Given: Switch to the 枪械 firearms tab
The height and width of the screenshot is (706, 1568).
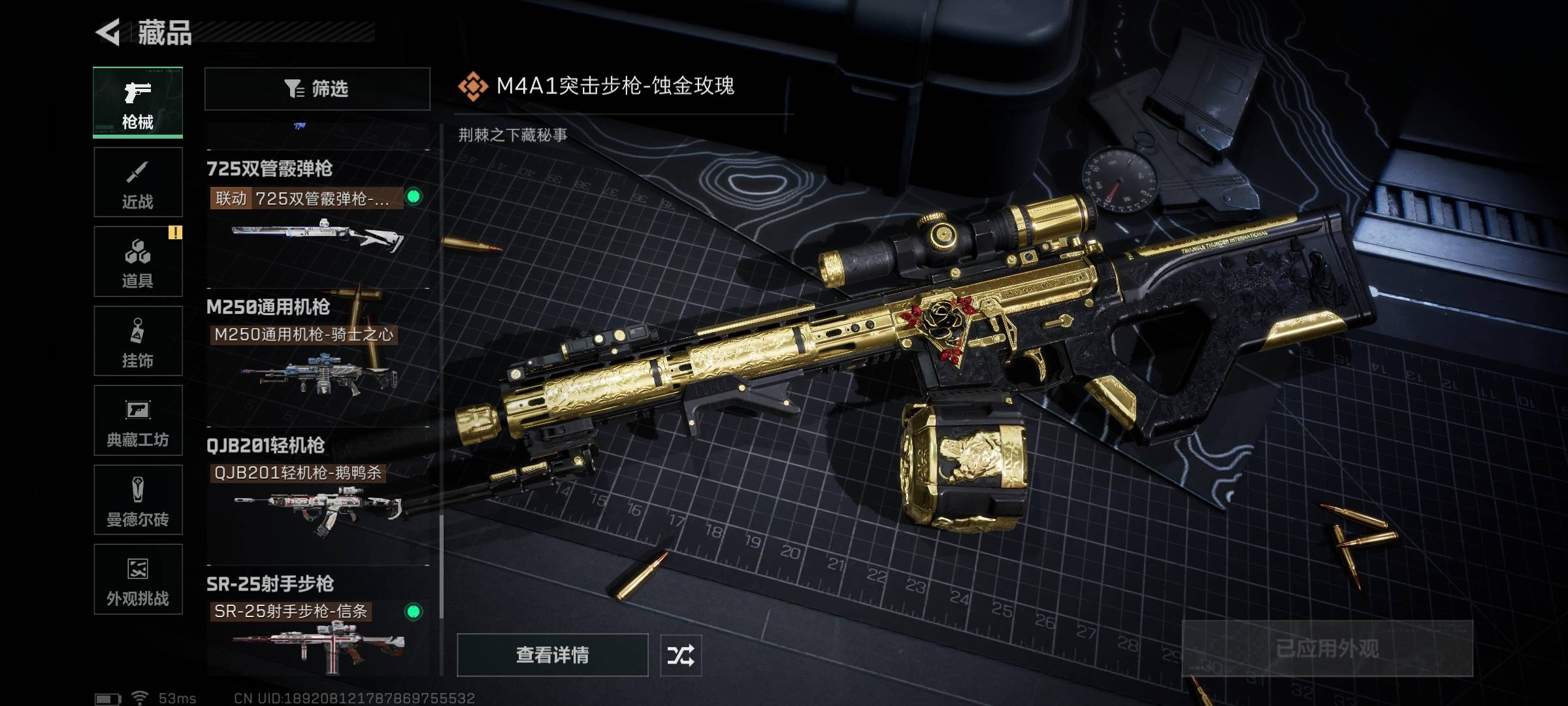Looking at the screenshot, I should coord(138,103).
